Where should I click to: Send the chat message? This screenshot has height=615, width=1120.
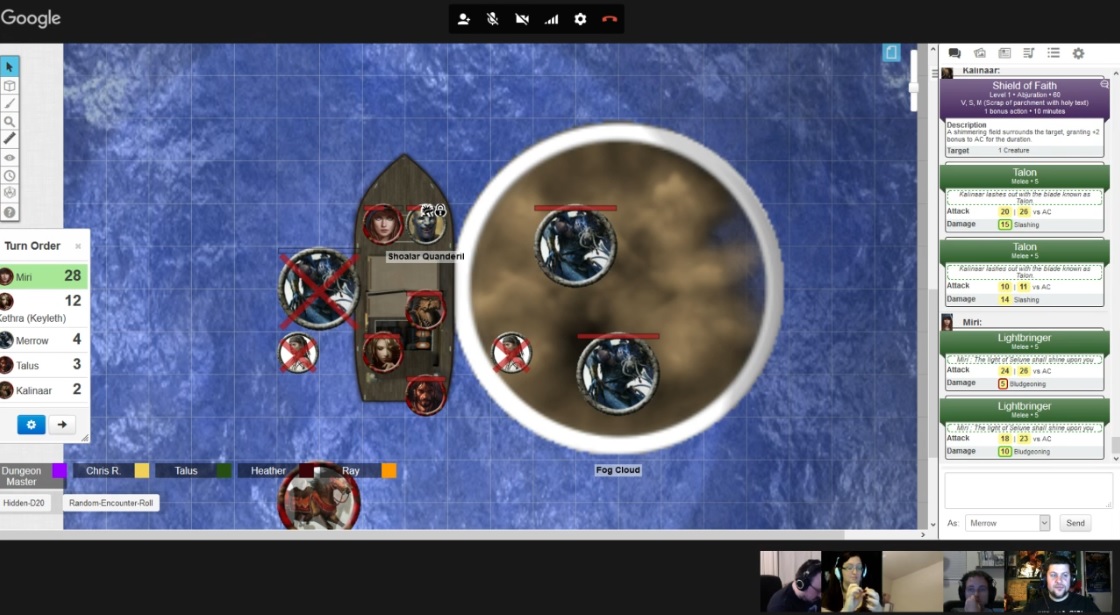1075,523
